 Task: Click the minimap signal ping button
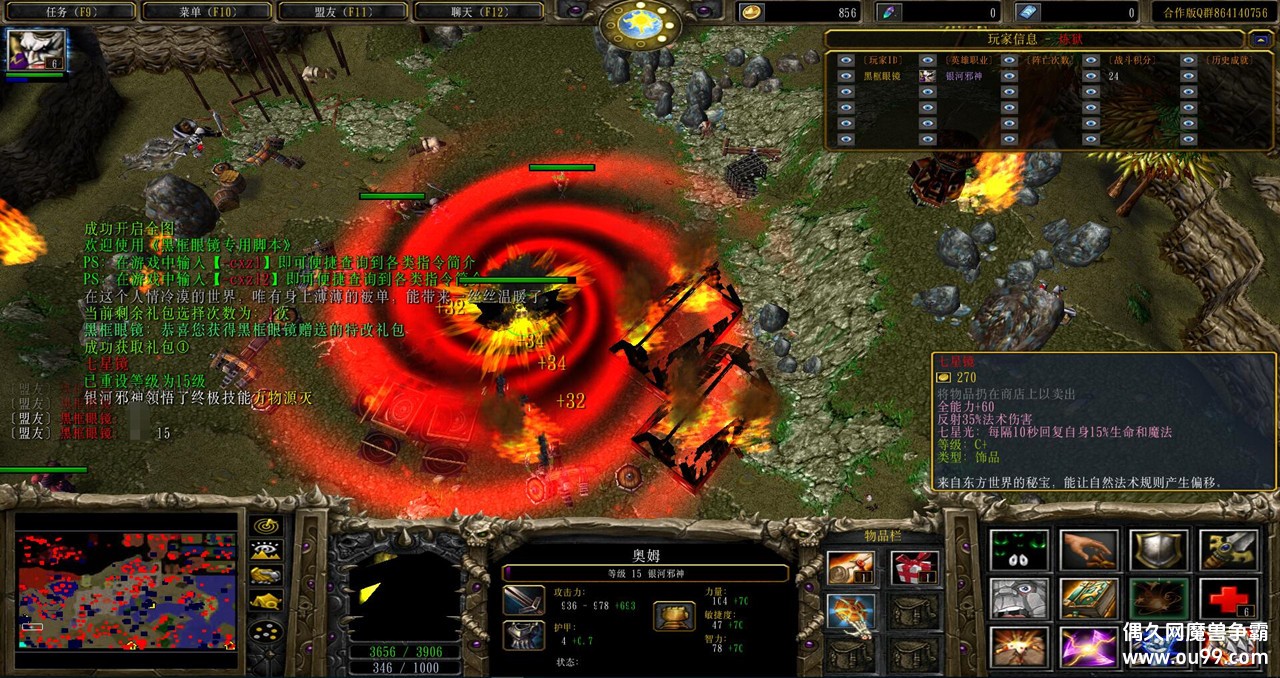[x=265, y=526]
